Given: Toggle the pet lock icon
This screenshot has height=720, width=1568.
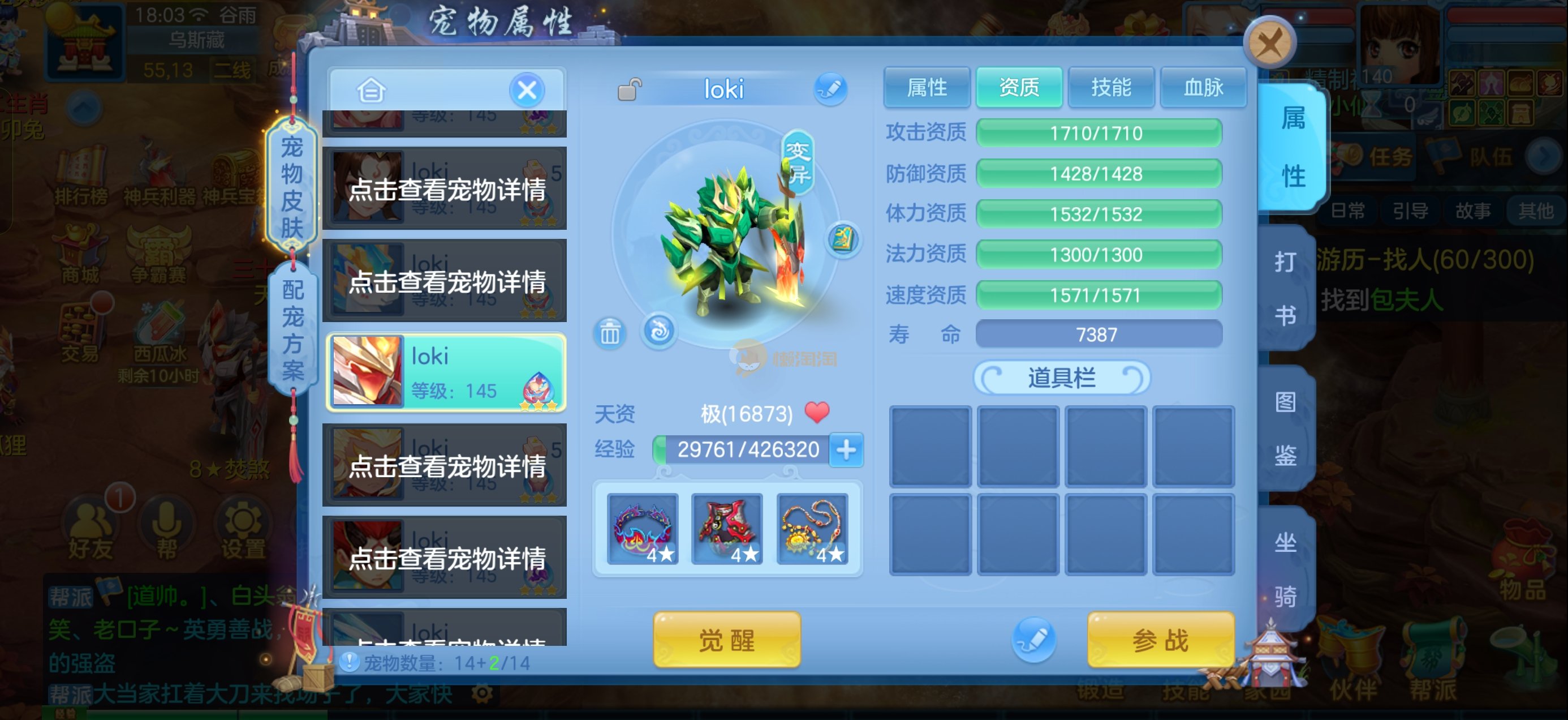Looking at the screenshot, I should coord(630,89).
